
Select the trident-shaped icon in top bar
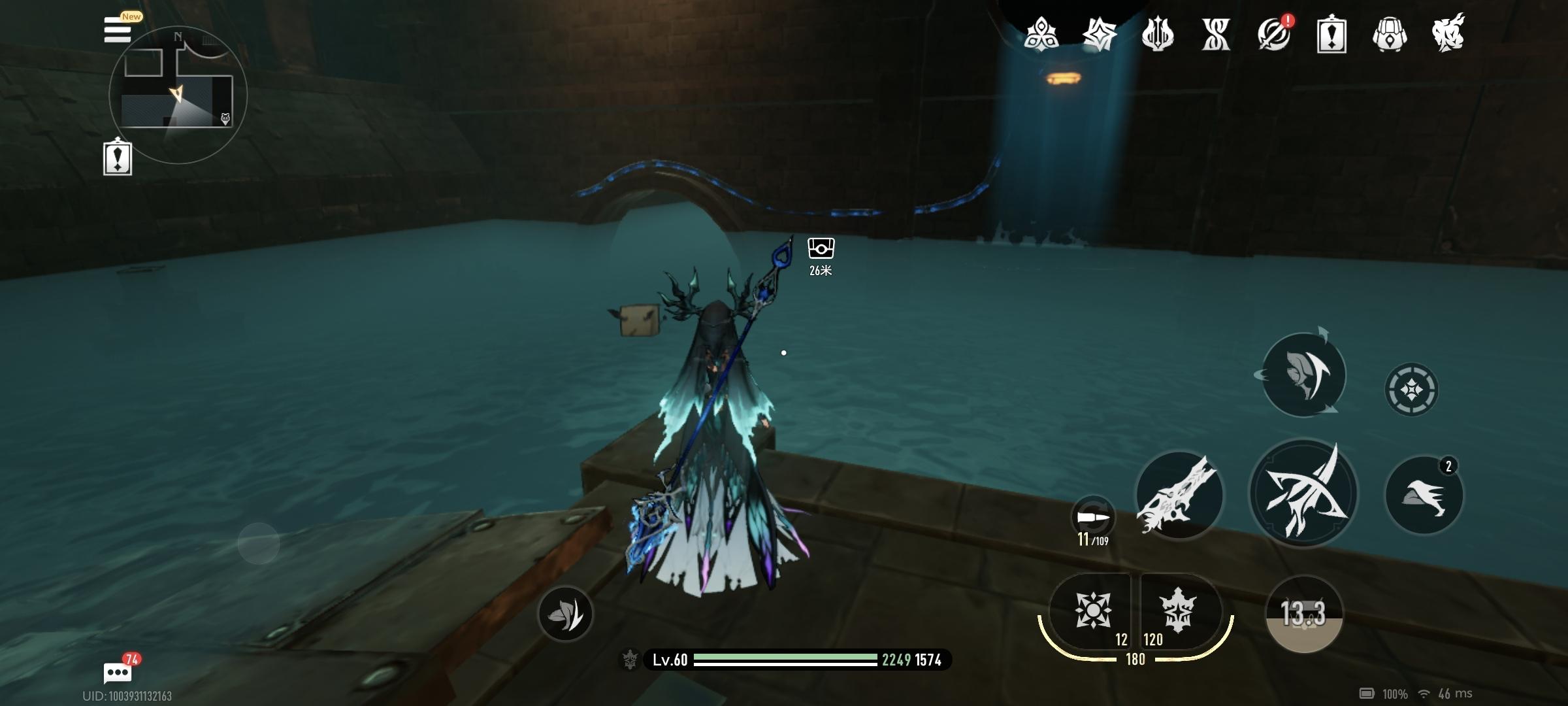[1157, 34]
